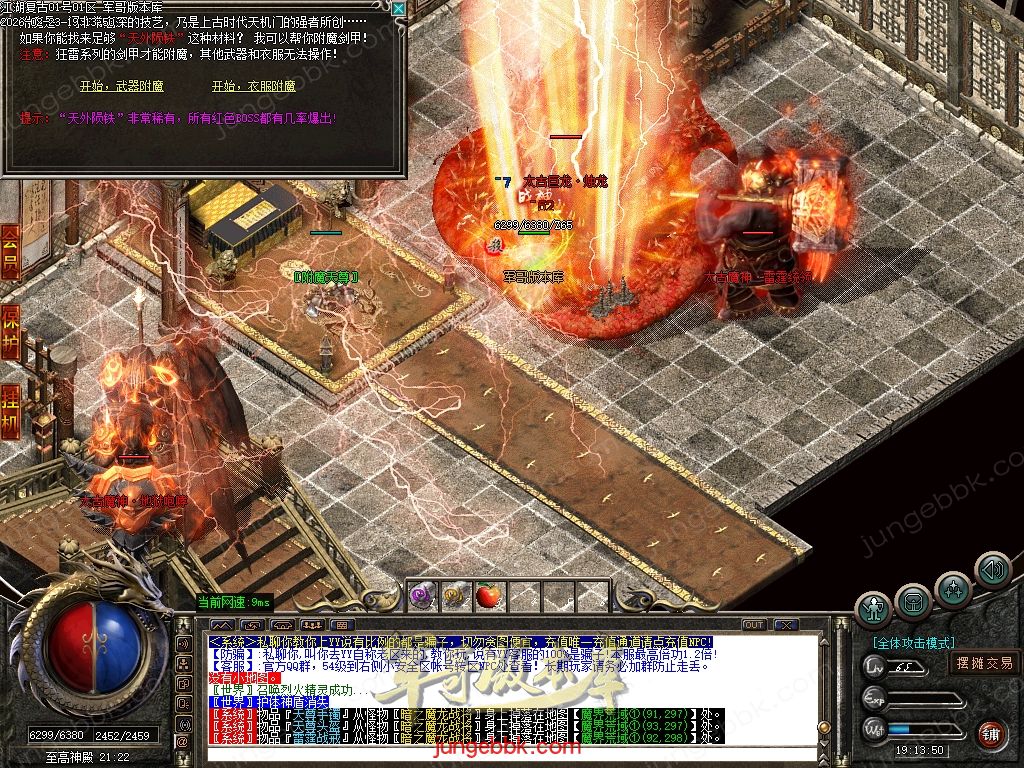Image resolution: width=1024 pixels, height=768 pixels.
Task: Open the round red 铺 shop button
Action: 990,733
